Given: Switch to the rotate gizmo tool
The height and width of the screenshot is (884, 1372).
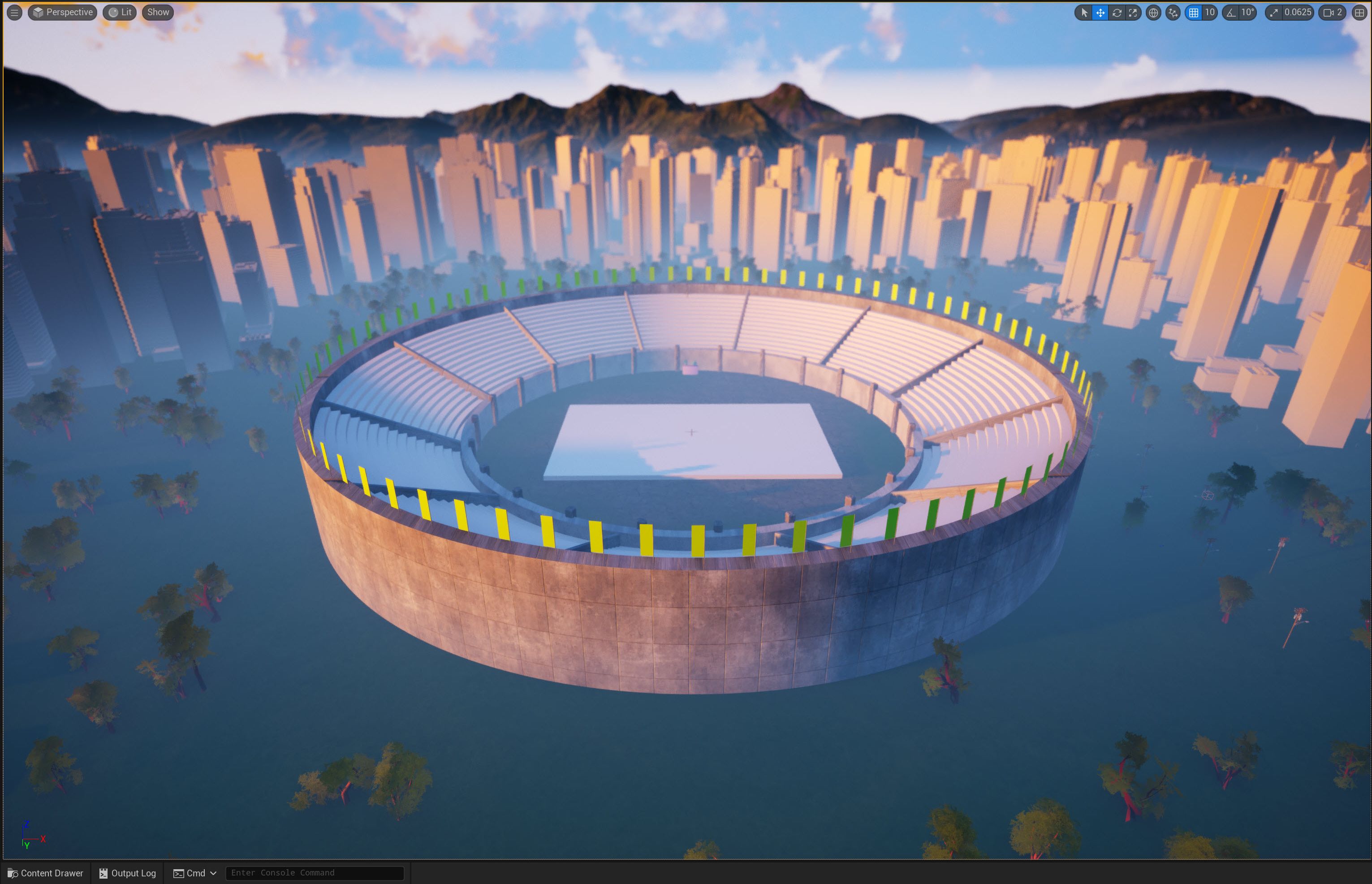Looking at the screenshot, I should click(x=1117, y=12).
